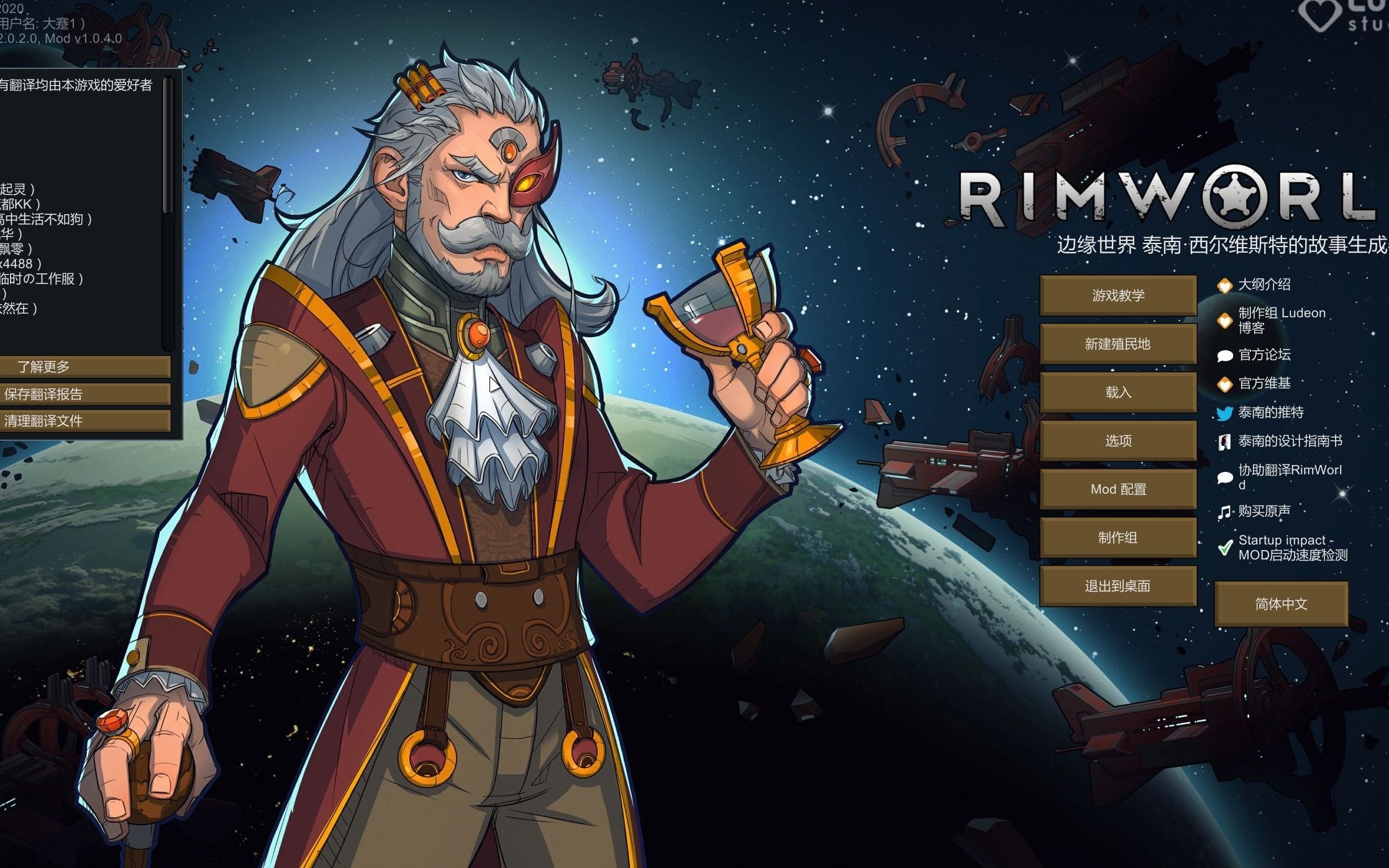Click the 了解更多 button

point(84,366)
